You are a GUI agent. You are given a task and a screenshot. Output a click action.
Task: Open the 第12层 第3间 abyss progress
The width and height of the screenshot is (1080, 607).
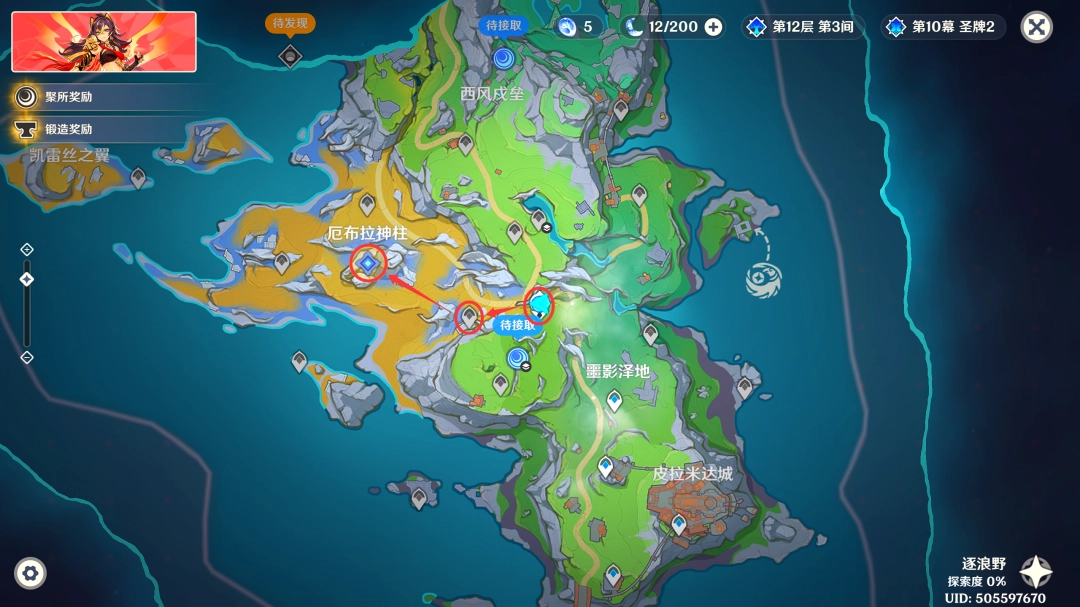click(802, 27)
